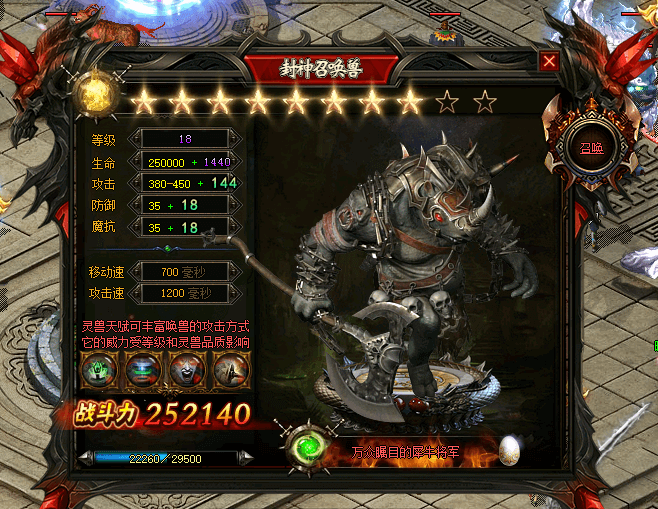This screenshot has width=658, height=509.
Task: Close the 封神召唤兽 window
Action: point(548,61)
